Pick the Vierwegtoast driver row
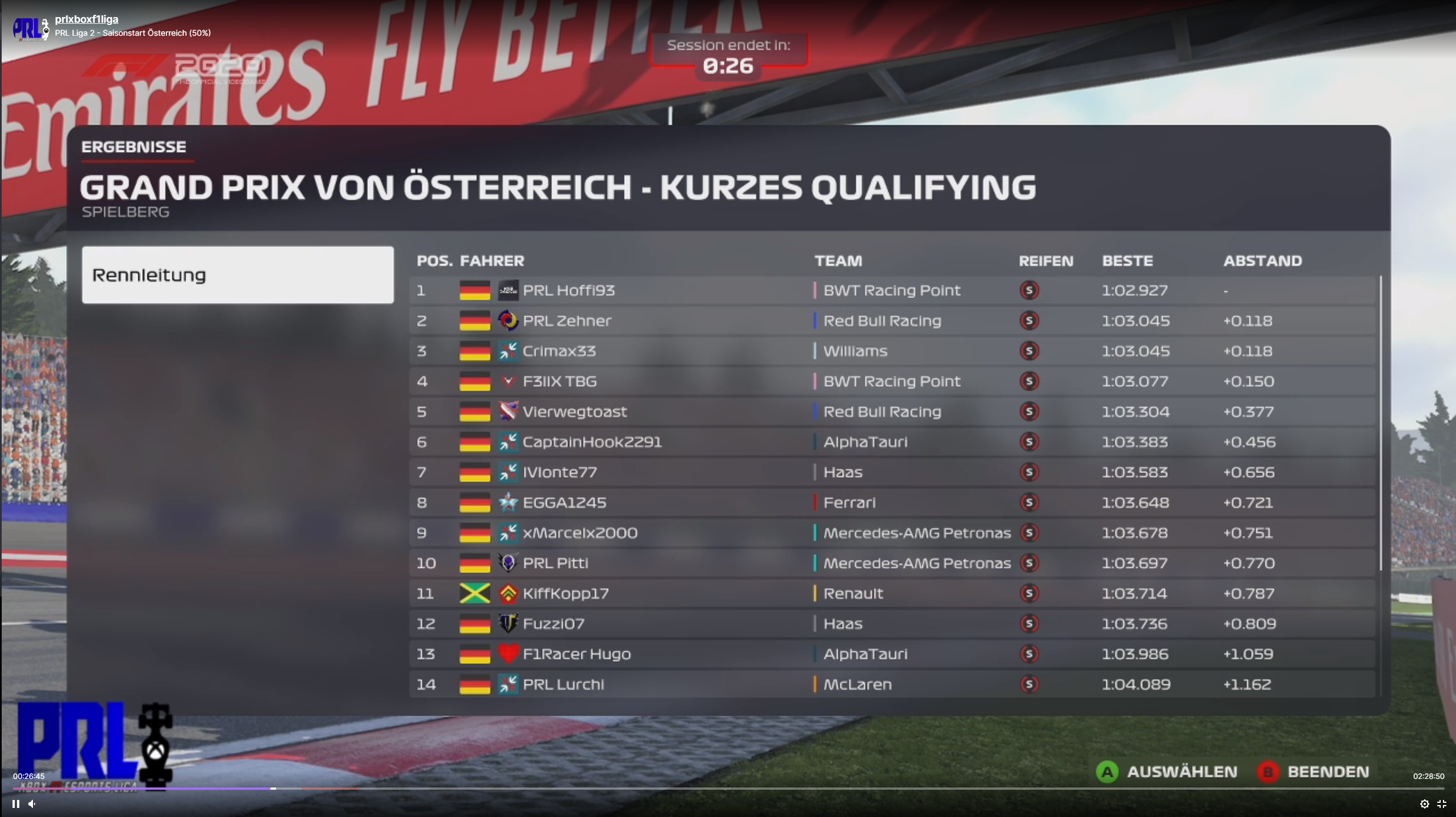 [x=892, y=412]
